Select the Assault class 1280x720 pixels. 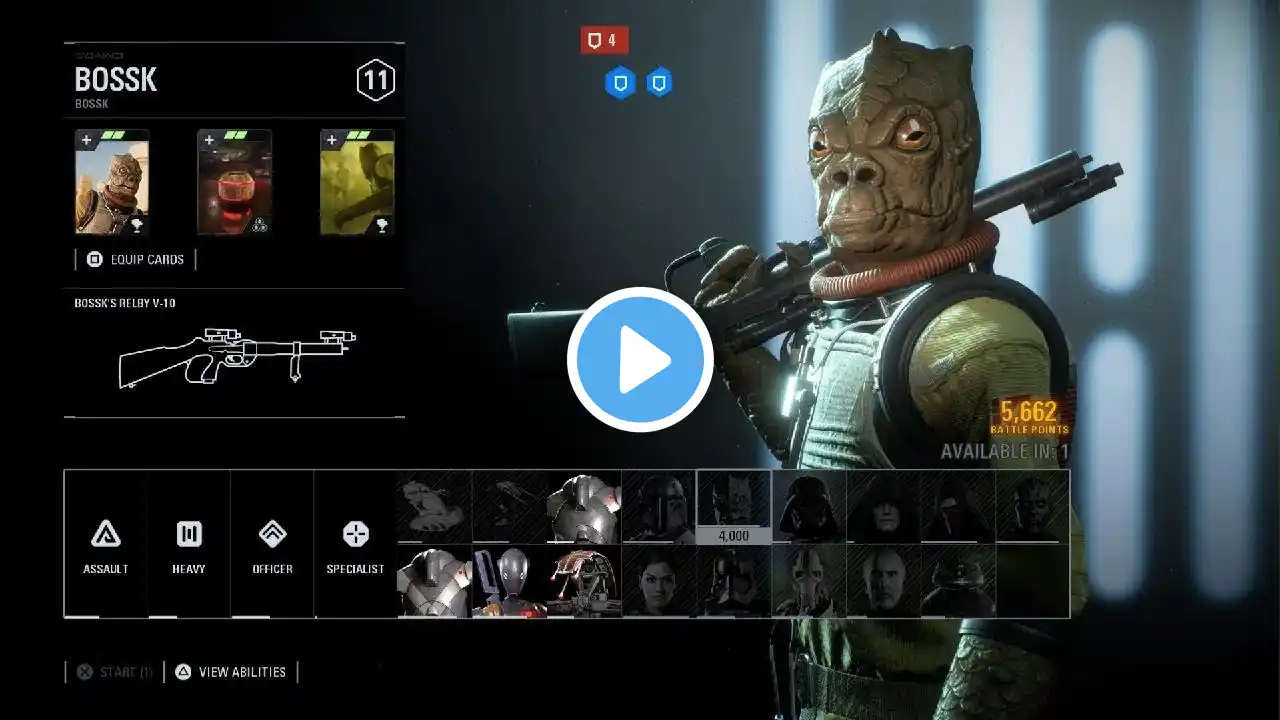(106, 544)
